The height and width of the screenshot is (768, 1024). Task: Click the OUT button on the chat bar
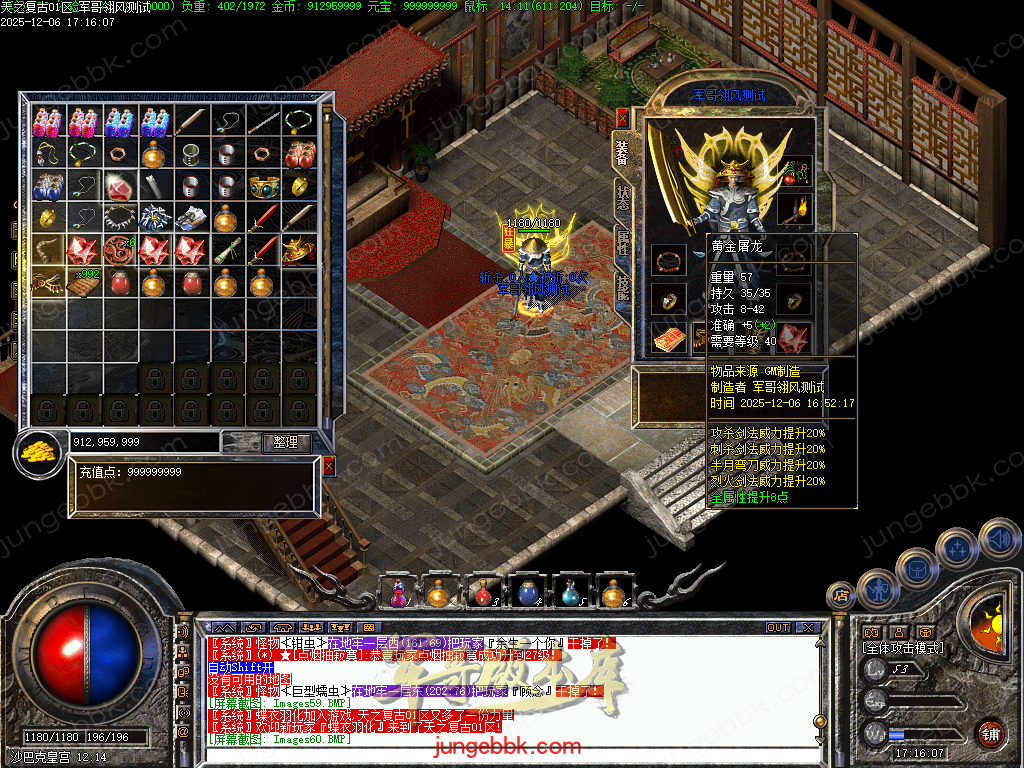[778, 627]
